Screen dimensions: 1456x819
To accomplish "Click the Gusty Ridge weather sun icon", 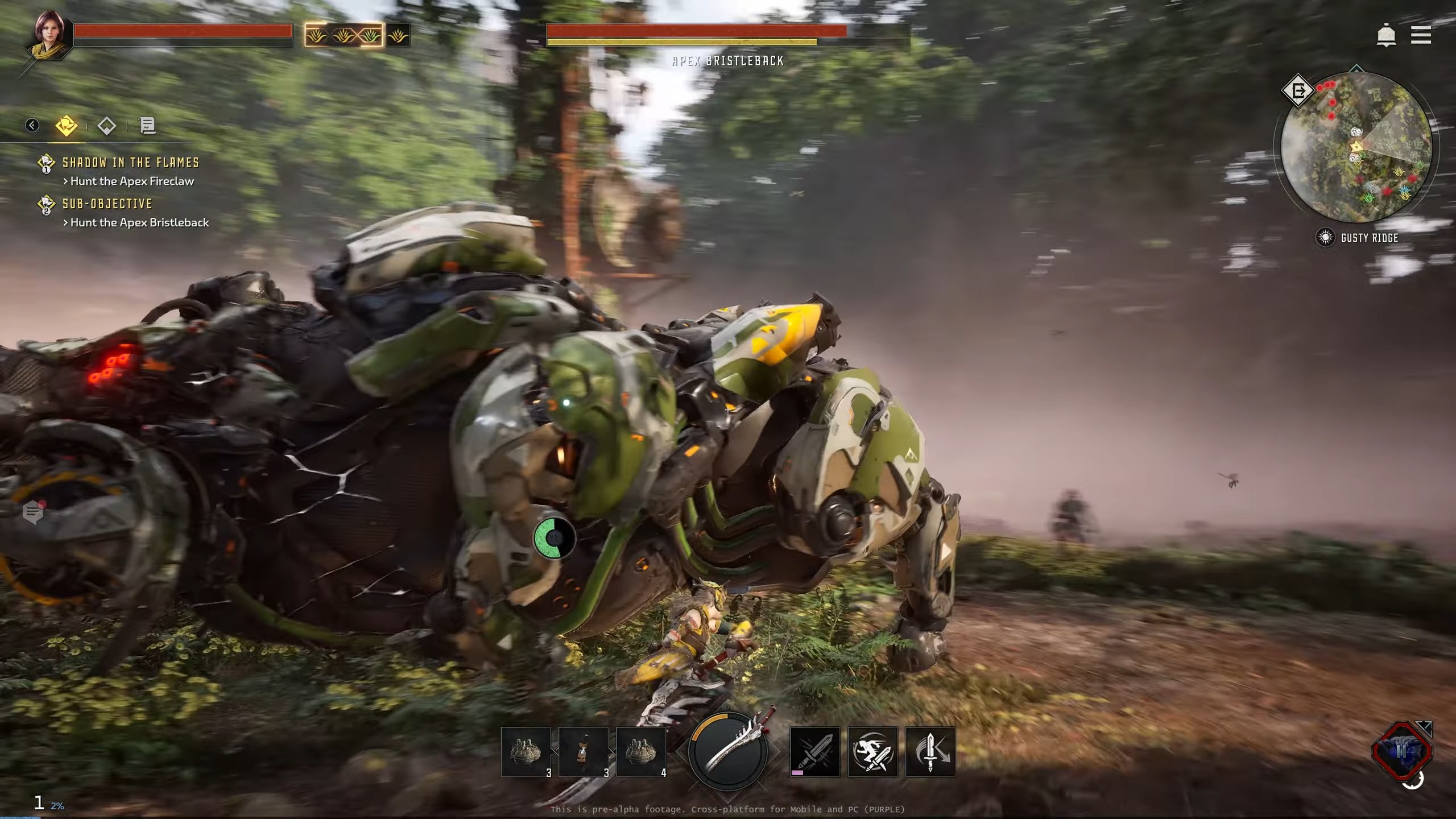I will pos(1325,237).
